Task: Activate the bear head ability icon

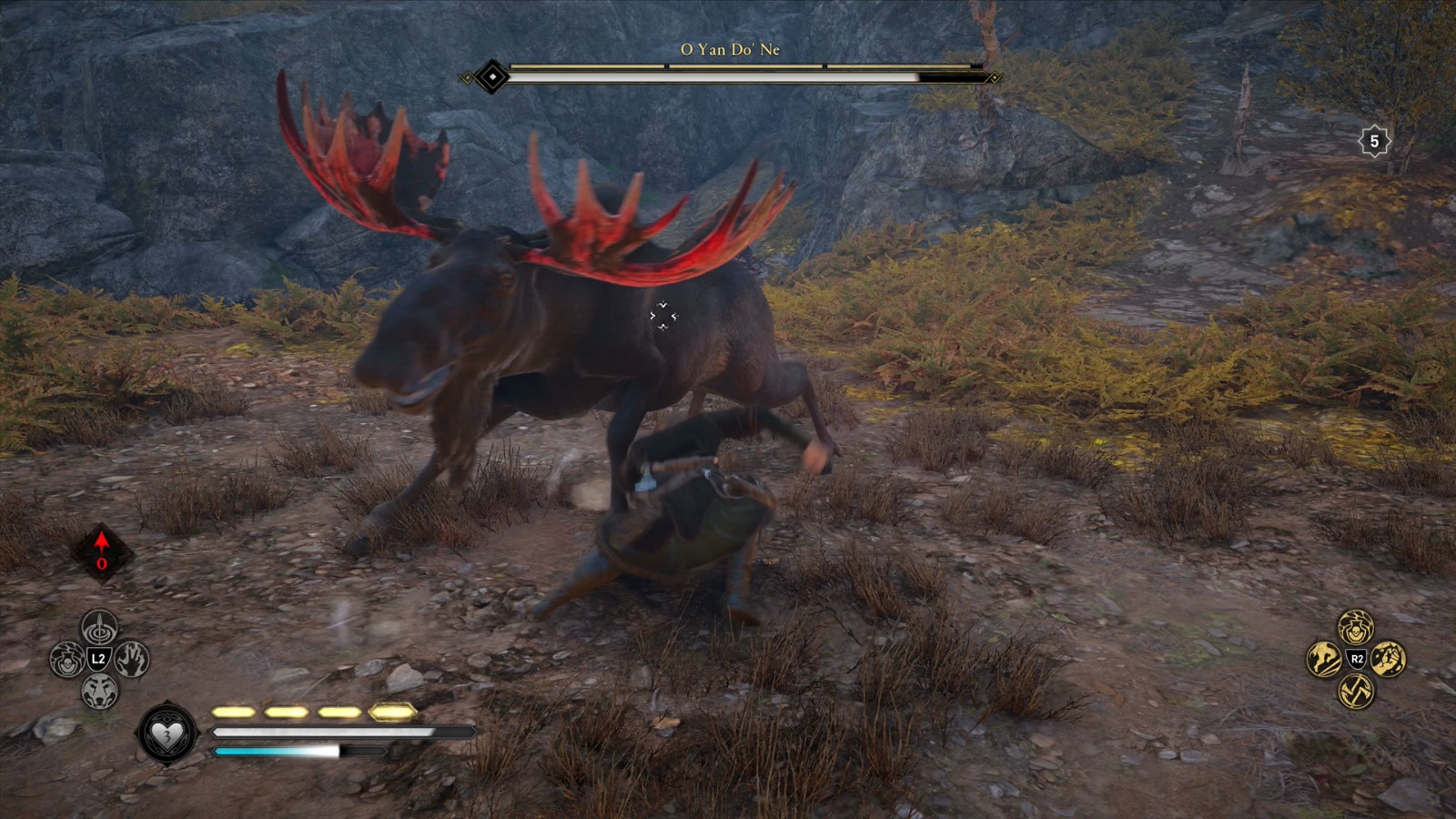Action: (100, 690)
